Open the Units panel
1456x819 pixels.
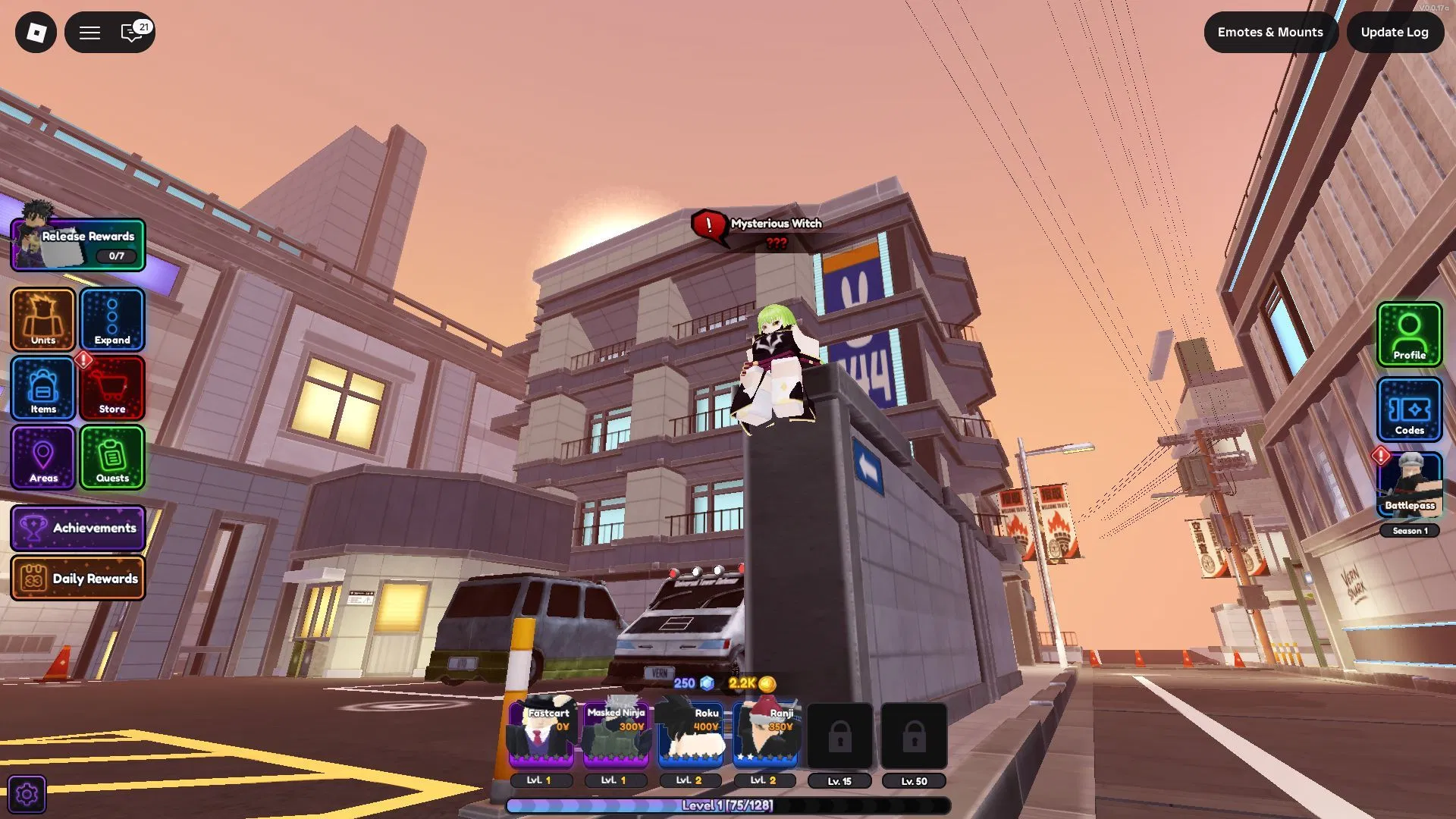(42, 320)
